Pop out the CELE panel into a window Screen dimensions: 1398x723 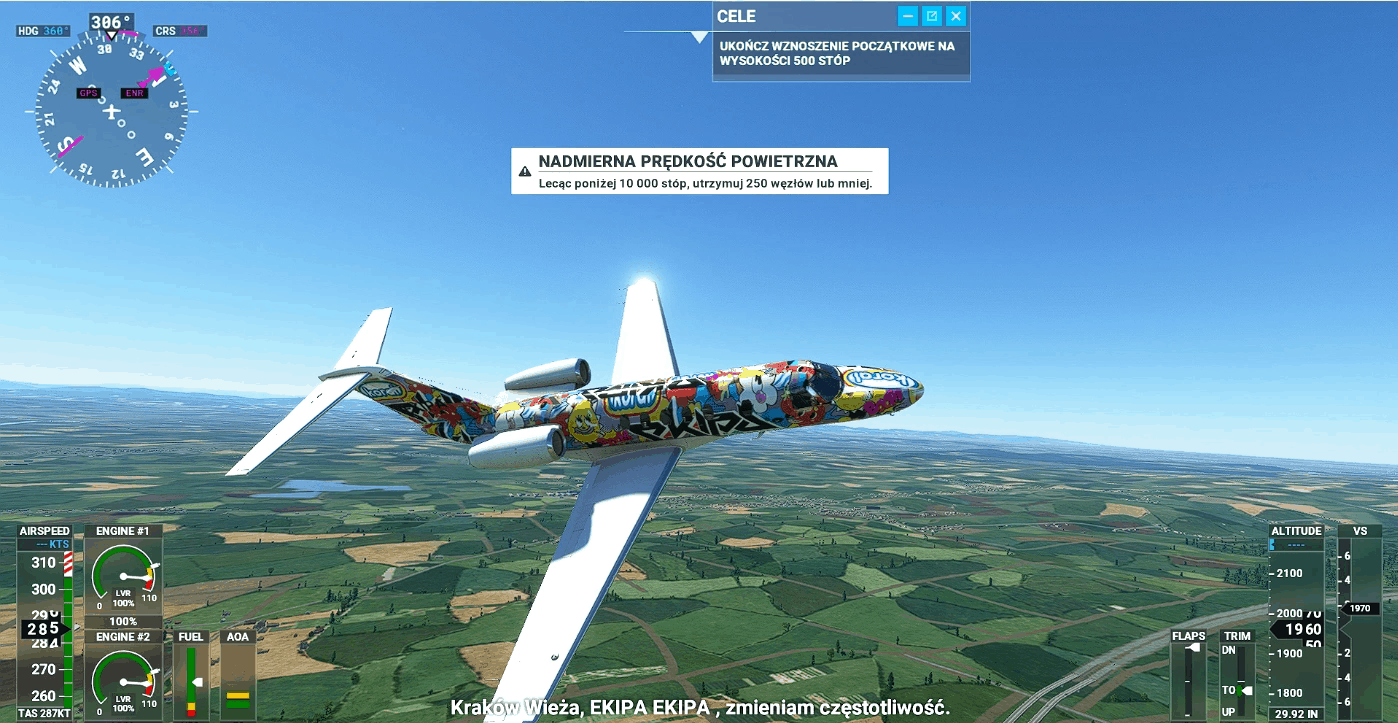pyautogui.click(x=932, y=16)
